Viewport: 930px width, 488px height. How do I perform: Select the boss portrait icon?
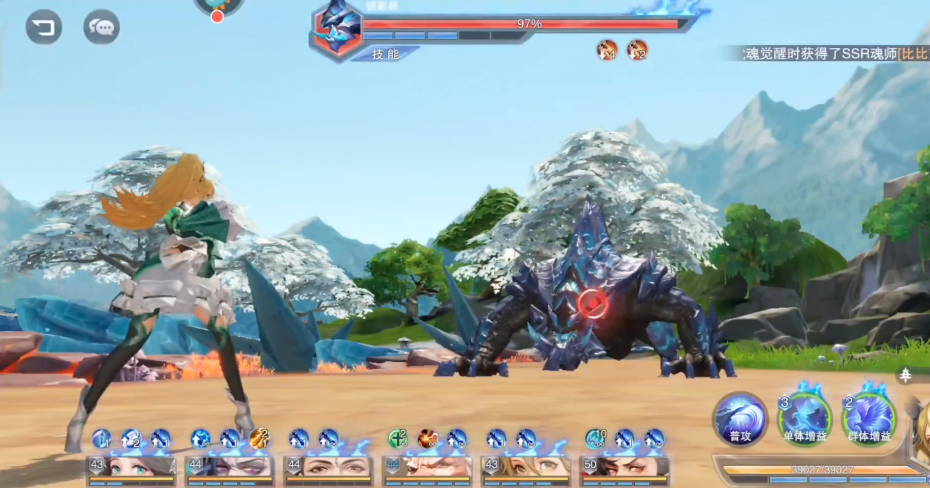pos(337,28)
